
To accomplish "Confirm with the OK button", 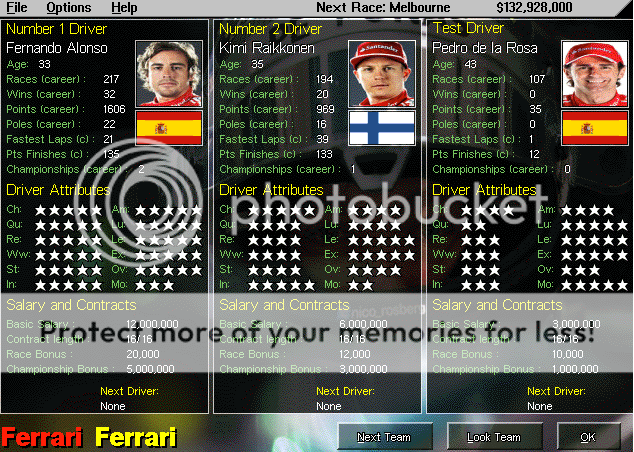I will click(587, 437).
